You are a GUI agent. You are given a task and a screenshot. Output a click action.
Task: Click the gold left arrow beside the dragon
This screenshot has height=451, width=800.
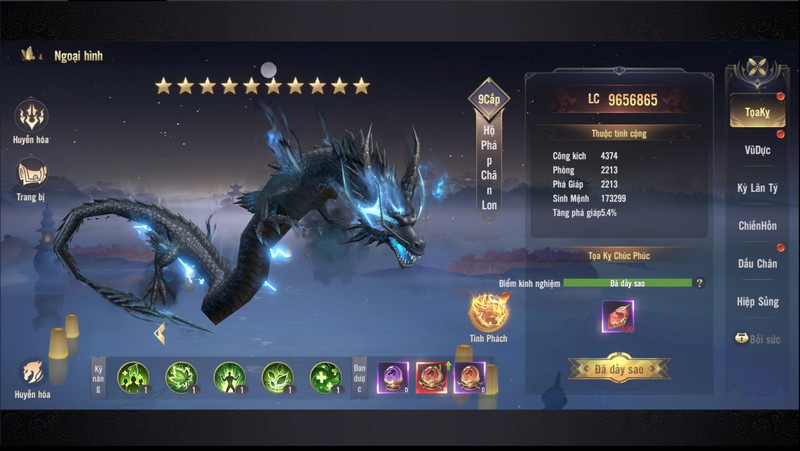158,333
